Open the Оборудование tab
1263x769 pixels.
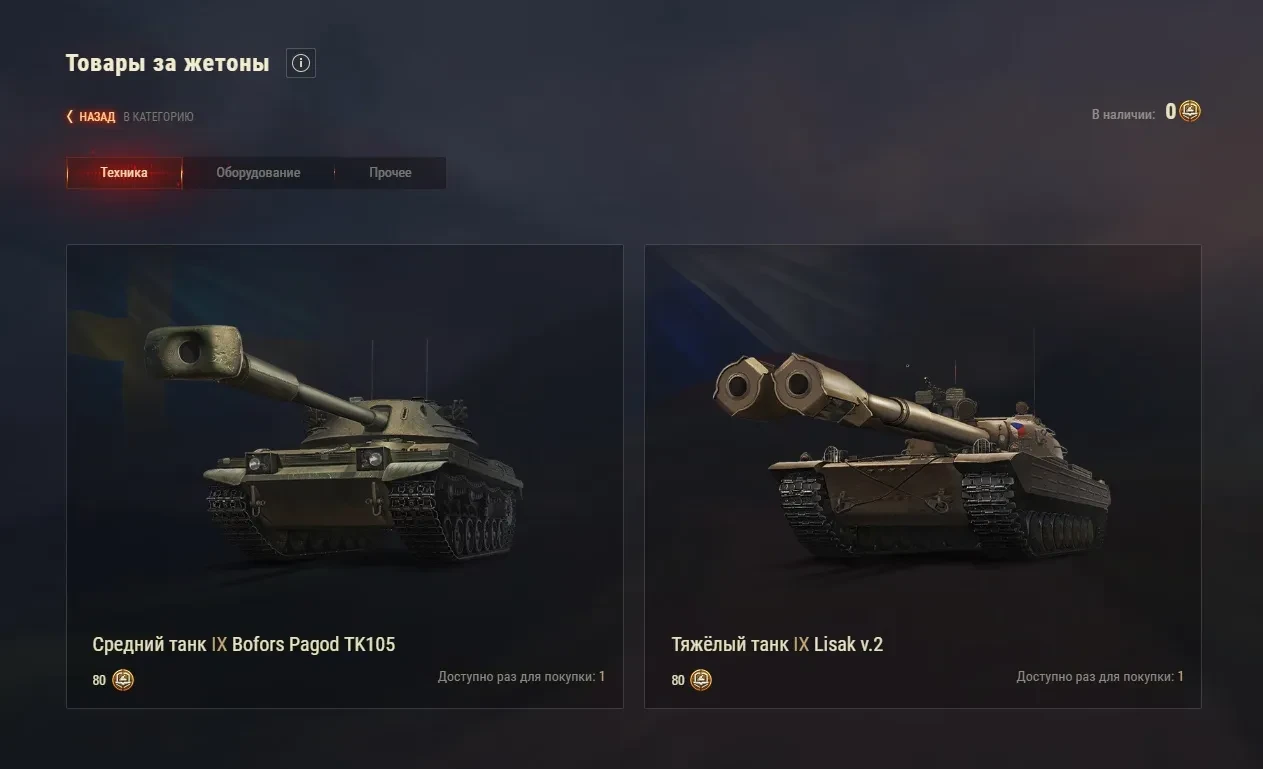point(258,173)
